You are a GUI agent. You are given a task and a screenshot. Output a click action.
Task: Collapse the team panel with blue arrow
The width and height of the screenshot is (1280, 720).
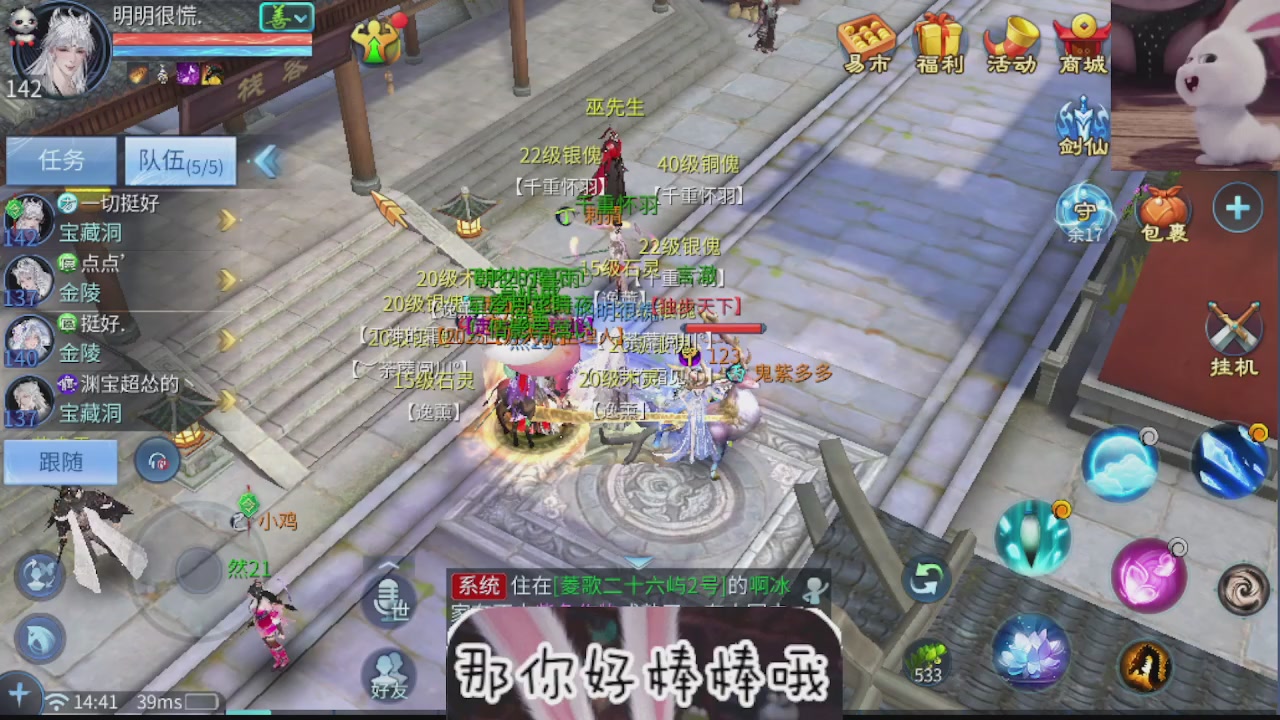265,162
